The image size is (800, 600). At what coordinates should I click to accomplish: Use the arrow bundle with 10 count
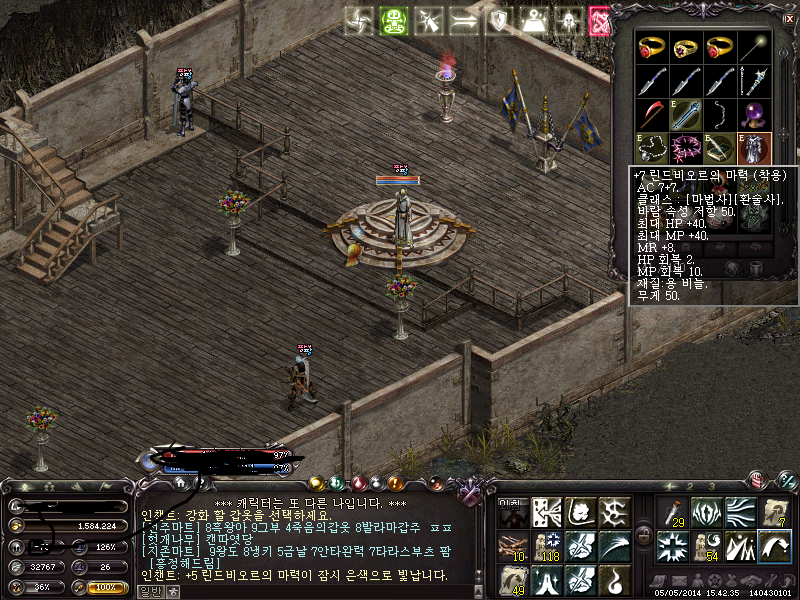click(514, 547)
